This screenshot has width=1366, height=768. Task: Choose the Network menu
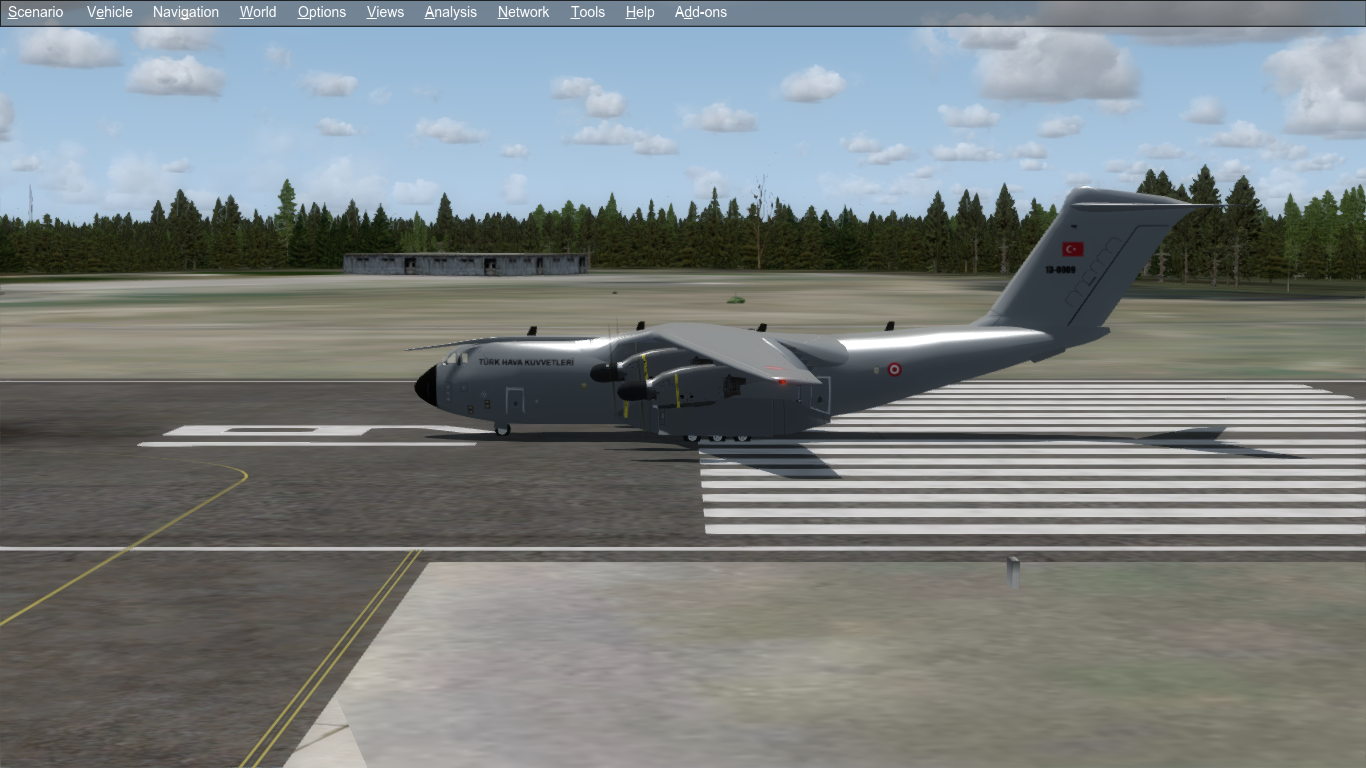pos(523,12)
